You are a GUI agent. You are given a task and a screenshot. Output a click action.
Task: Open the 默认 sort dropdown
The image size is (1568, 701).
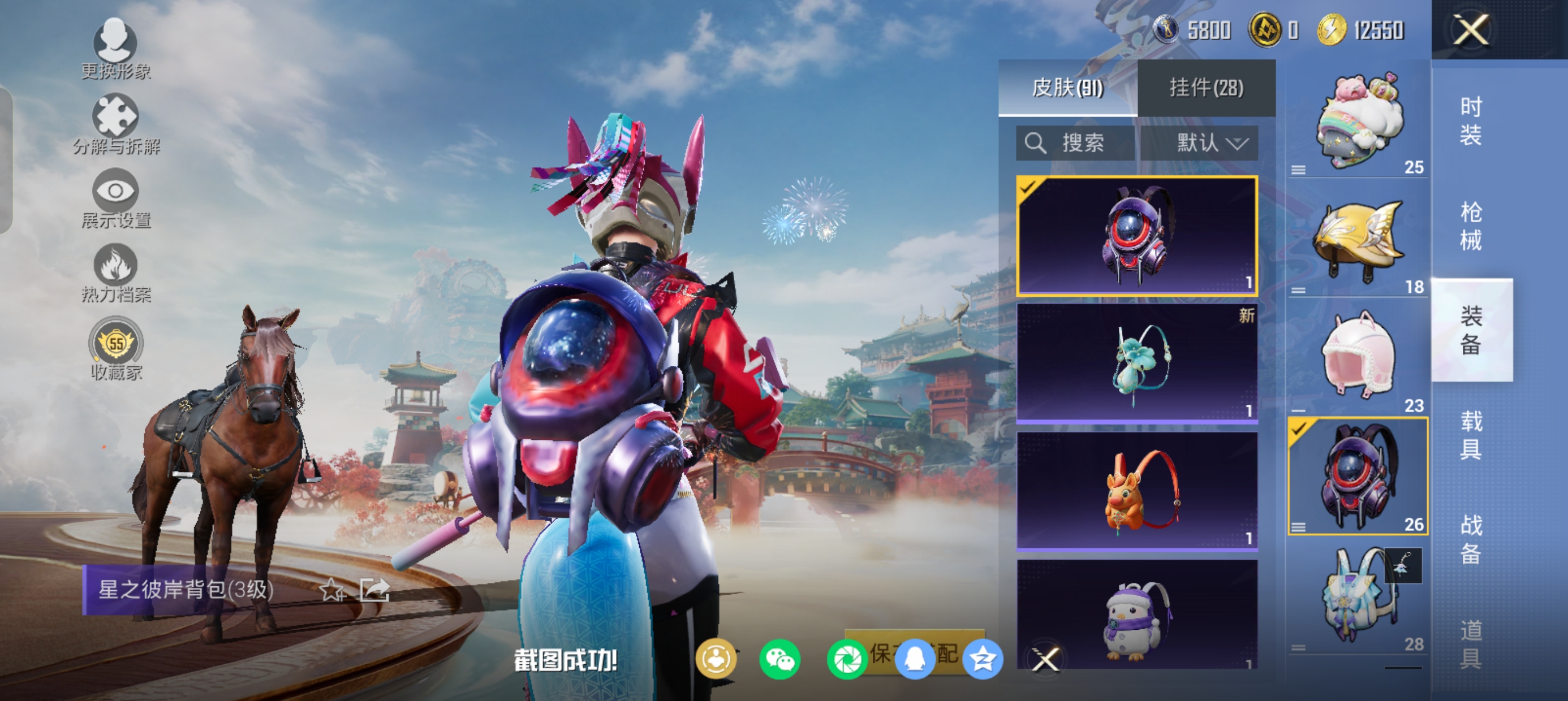1199,143
